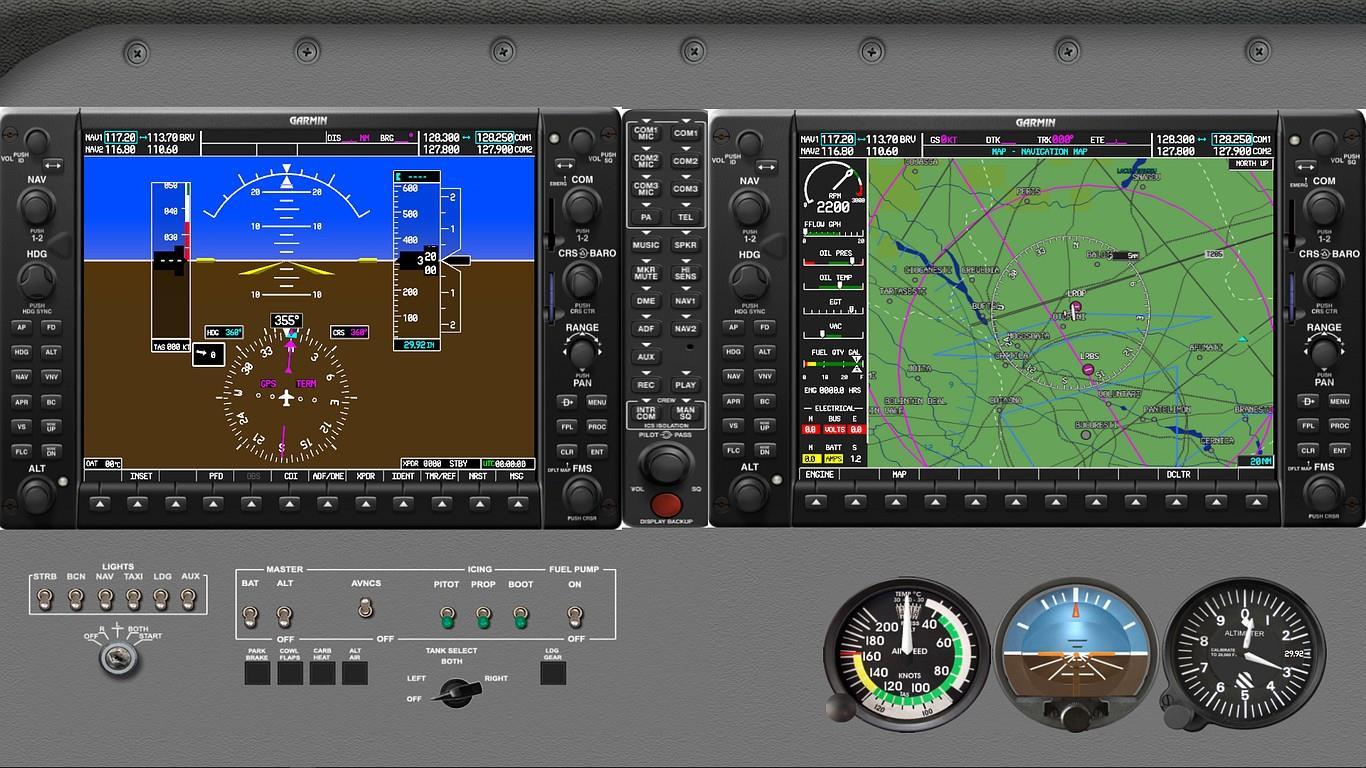Select COM1 MIC on the audio panel
1366x768 pixels.
pos(645,131)
